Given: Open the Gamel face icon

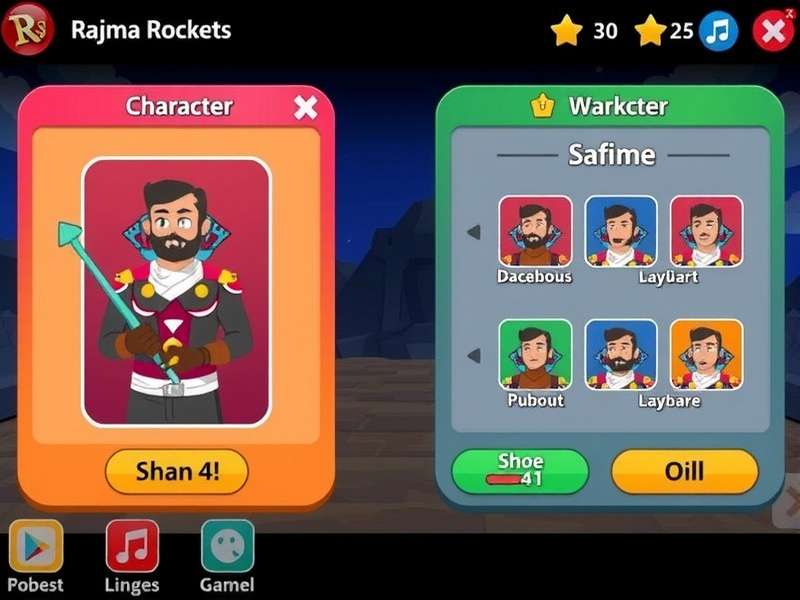Looking at the screenshot, I should 227,546.
